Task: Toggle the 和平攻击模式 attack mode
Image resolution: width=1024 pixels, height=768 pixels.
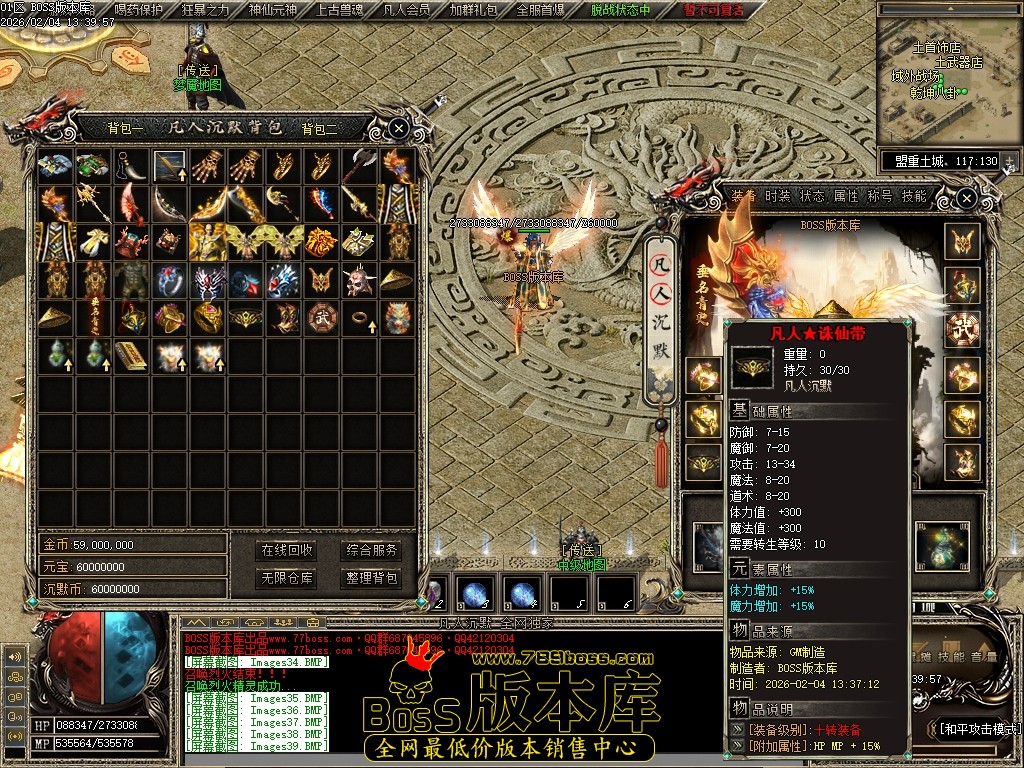Action: point(978,729)
